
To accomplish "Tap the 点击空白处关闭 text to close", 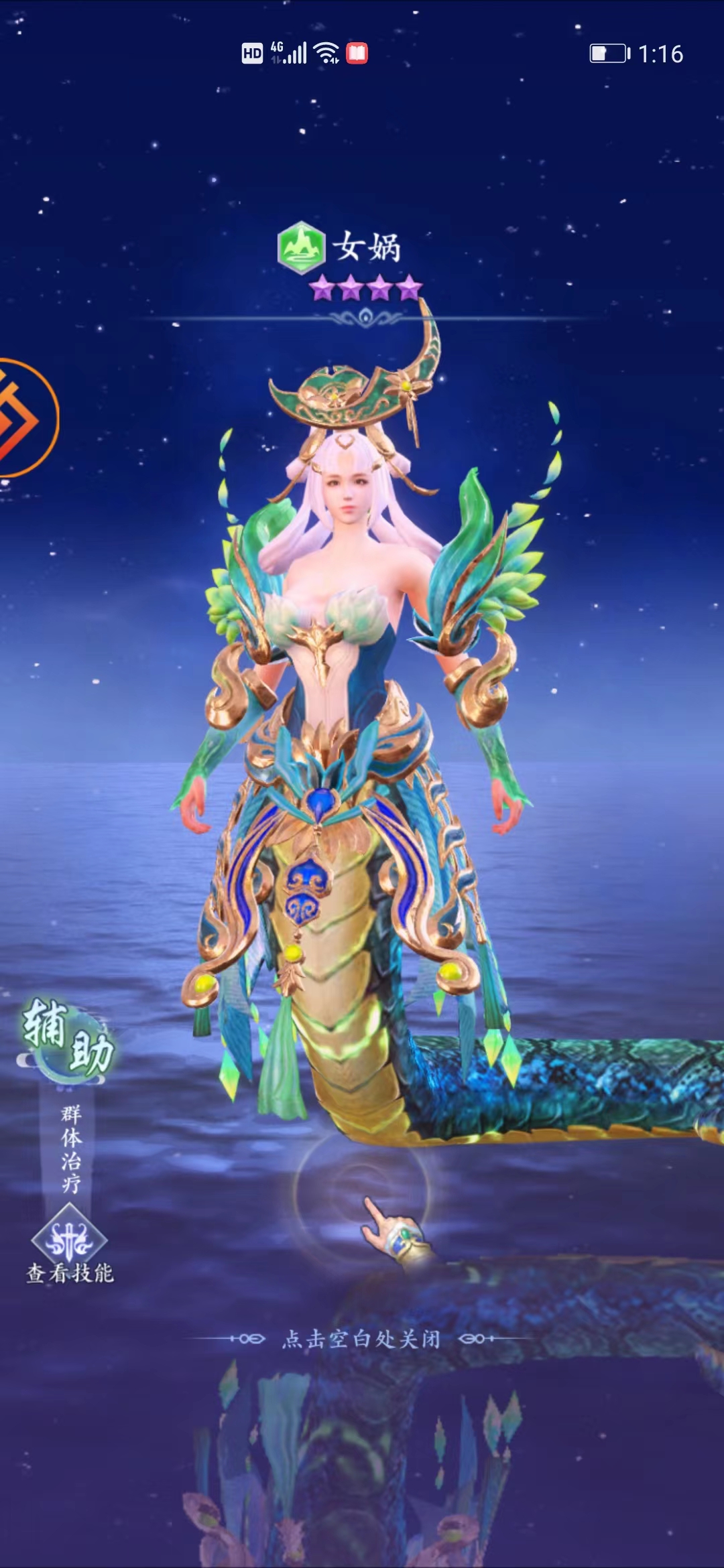I will (x=361, y=1339).
